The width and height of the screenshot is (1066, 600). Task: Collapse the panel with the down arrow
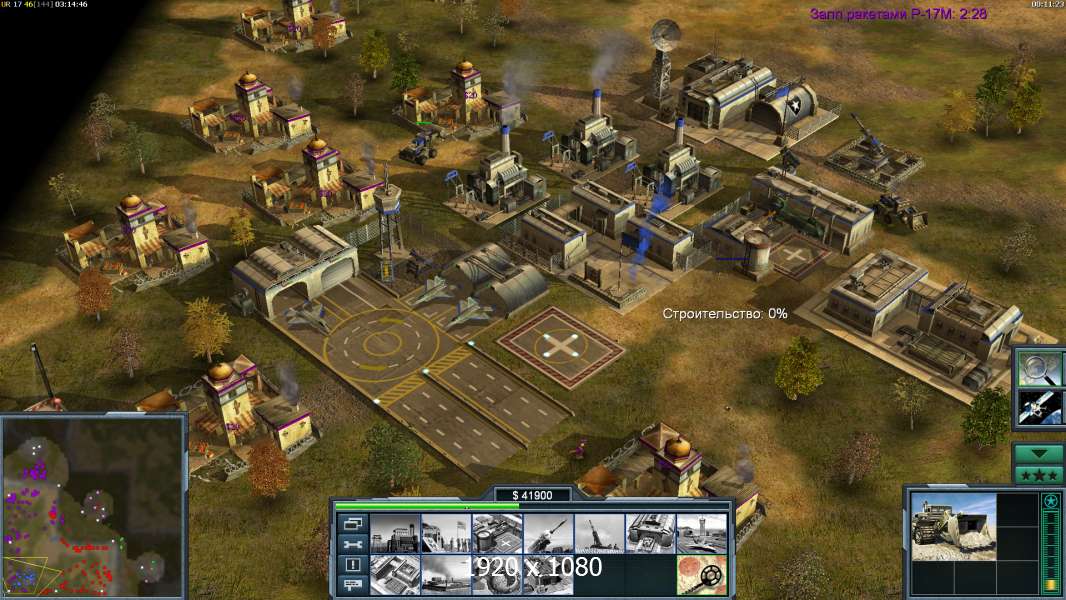[1038, 454]
